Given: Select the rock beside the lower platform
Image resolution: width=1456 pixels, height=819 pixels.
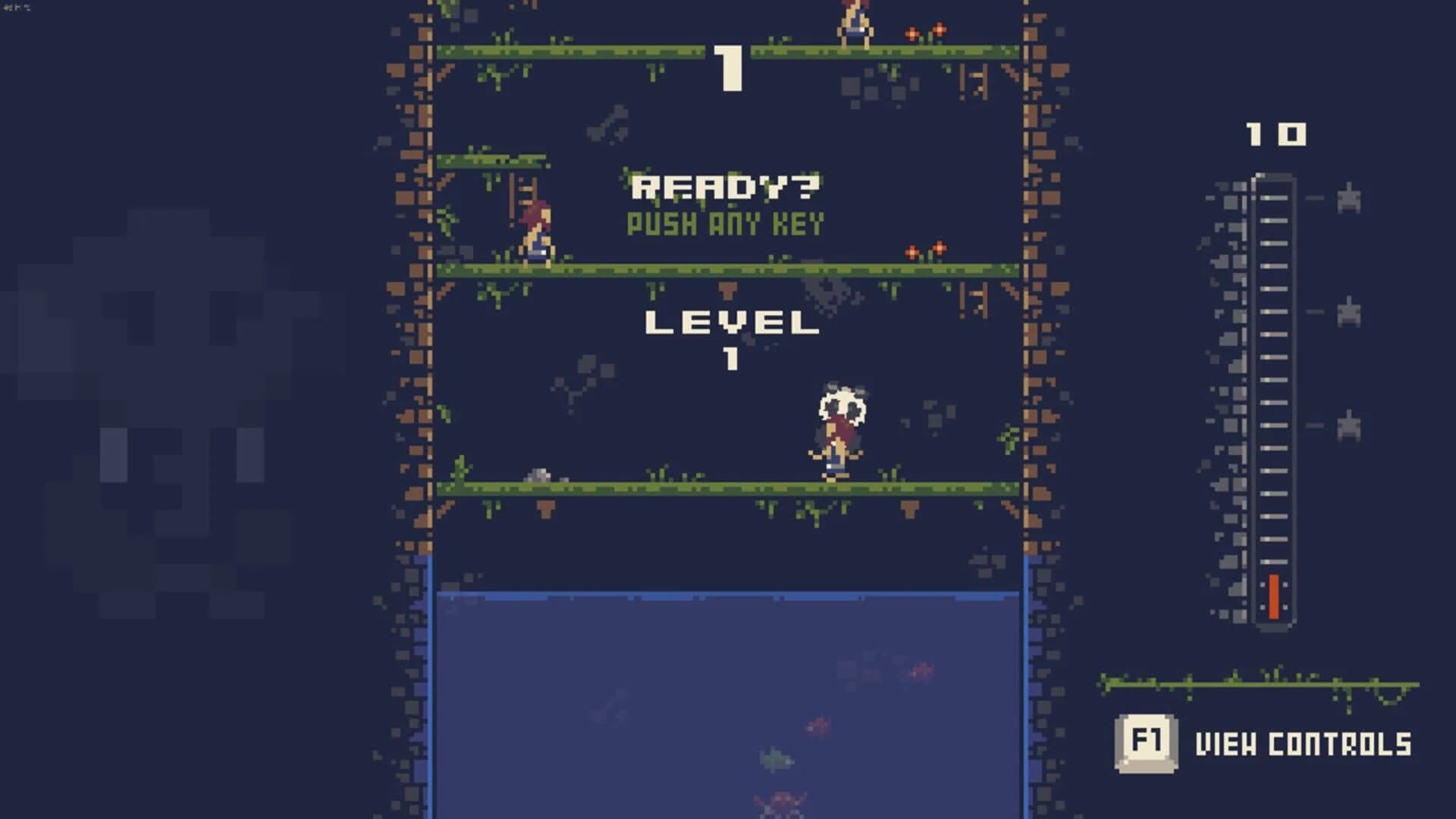Looking at the screenshot, I should [540, 475].
